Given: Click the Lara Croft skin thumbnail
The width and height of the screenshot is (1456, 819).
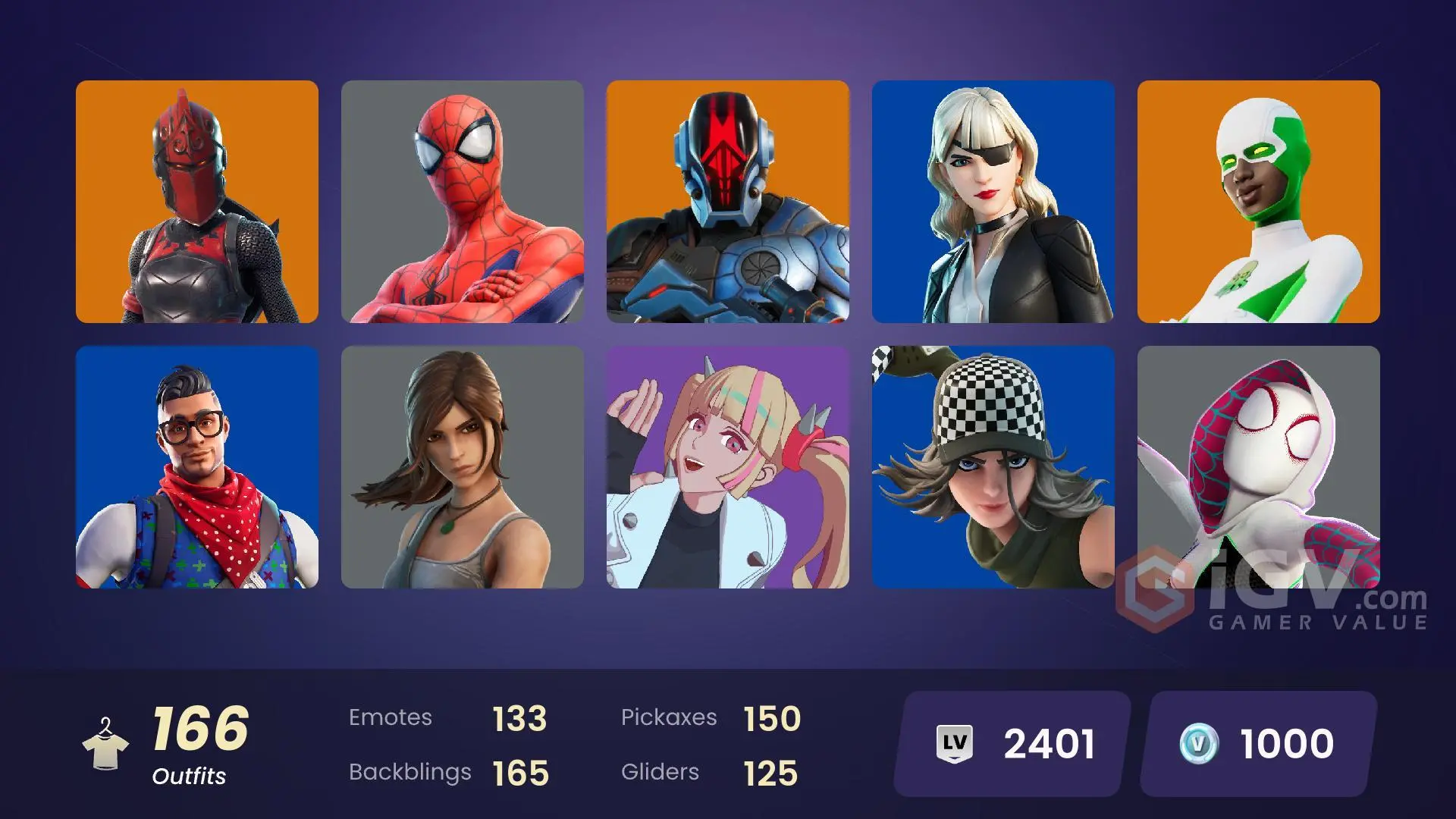Looking at the screenshot, I should click(x=463, y=465).
